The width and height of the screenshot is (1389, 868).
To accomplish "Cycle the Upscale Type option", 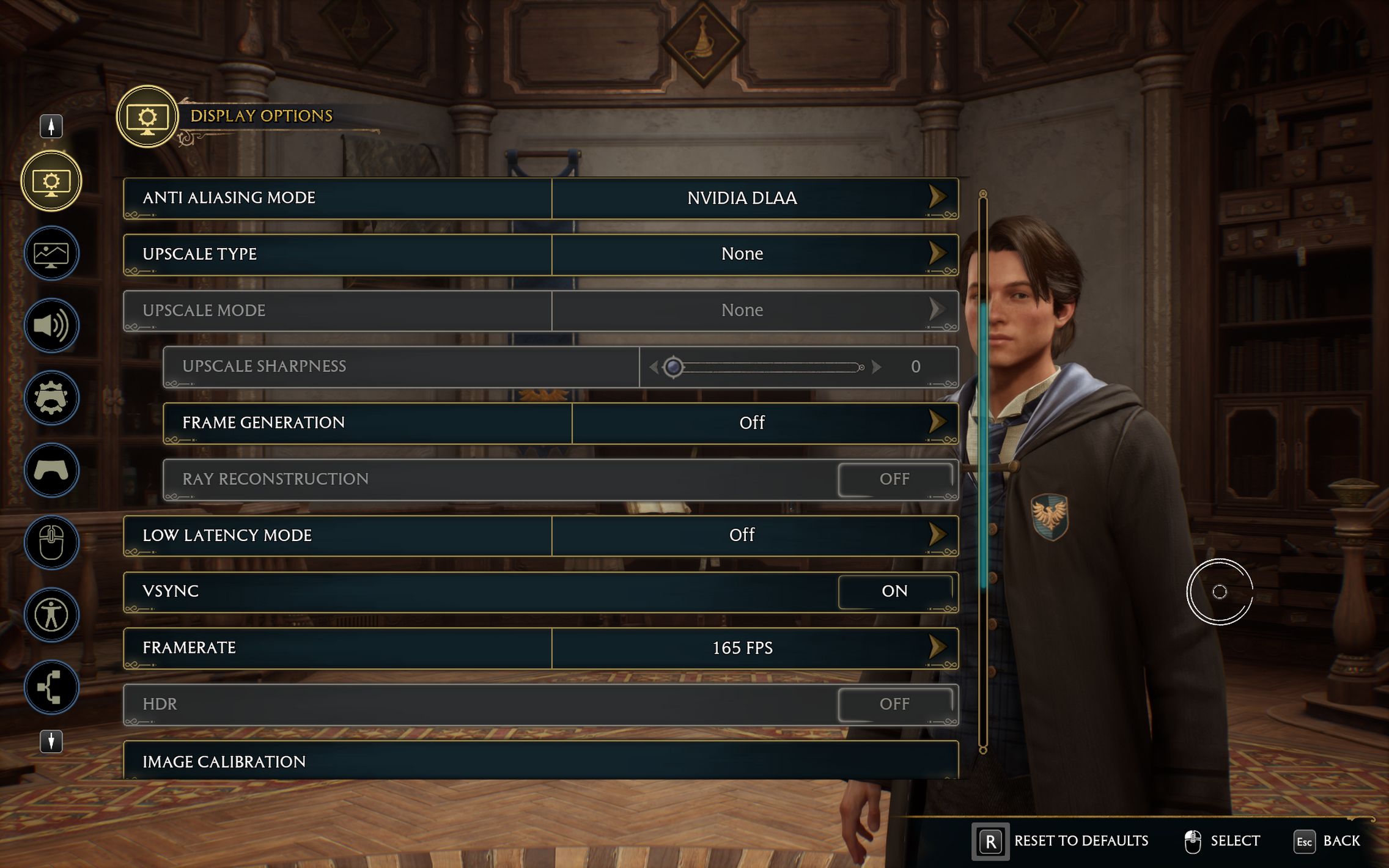I will pos(937,254).
